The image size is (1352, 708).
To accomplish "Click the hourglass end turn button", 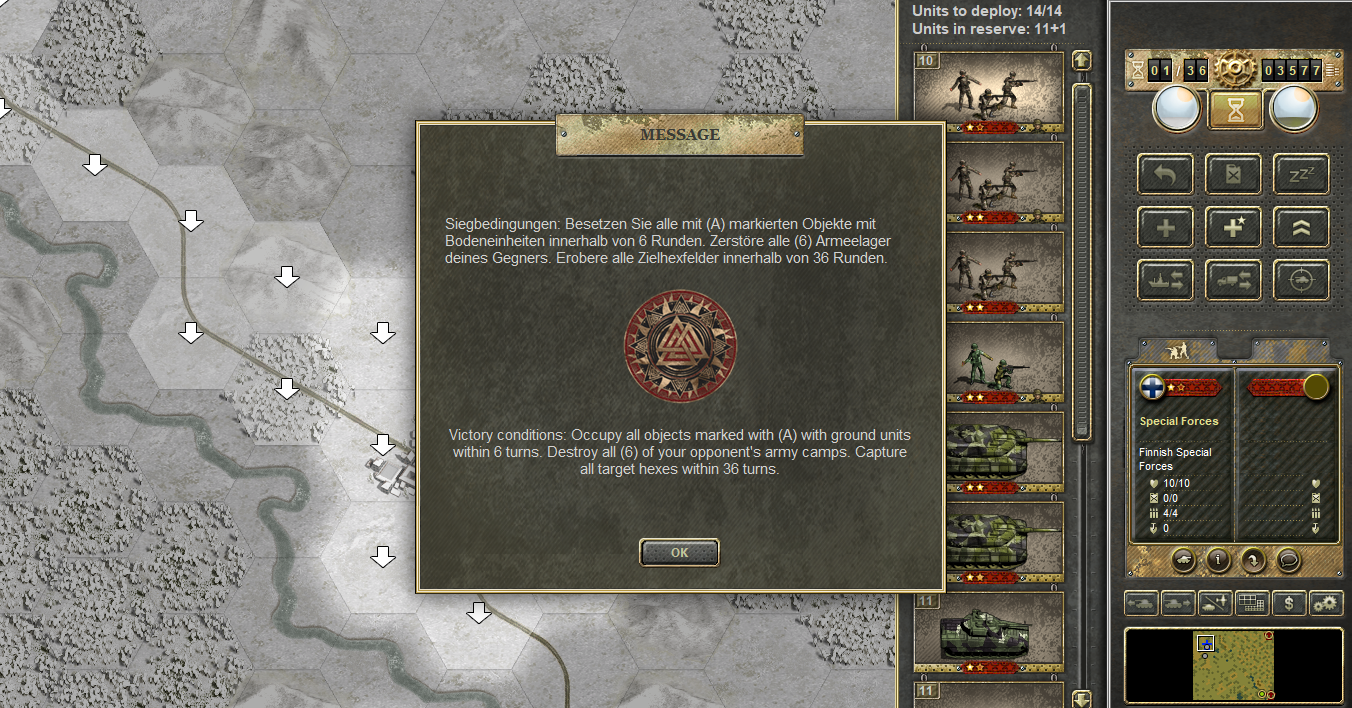I will pos(1235,109).
